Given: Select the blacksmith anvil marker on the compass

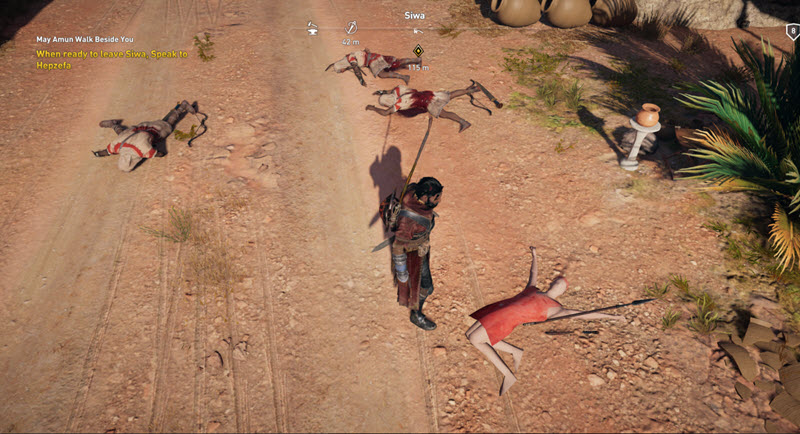Looking at the screenshot, I should coord(312,28).
